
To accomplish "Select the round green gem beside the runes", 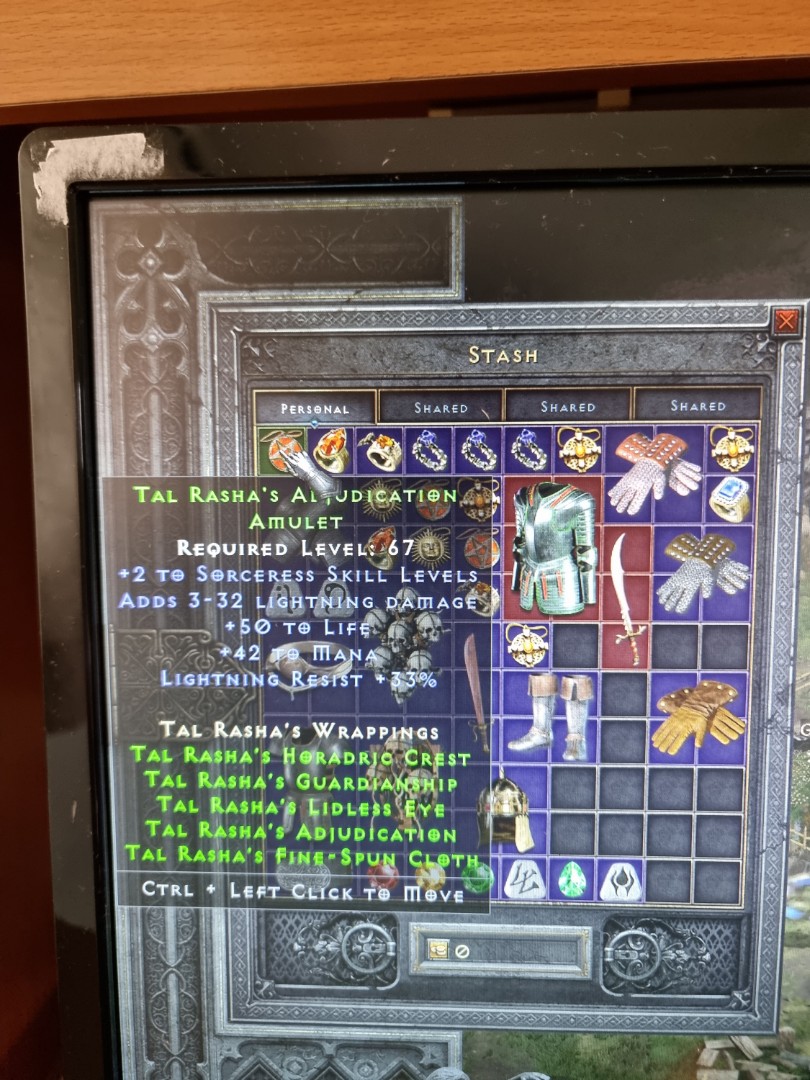I will [477, 878].
